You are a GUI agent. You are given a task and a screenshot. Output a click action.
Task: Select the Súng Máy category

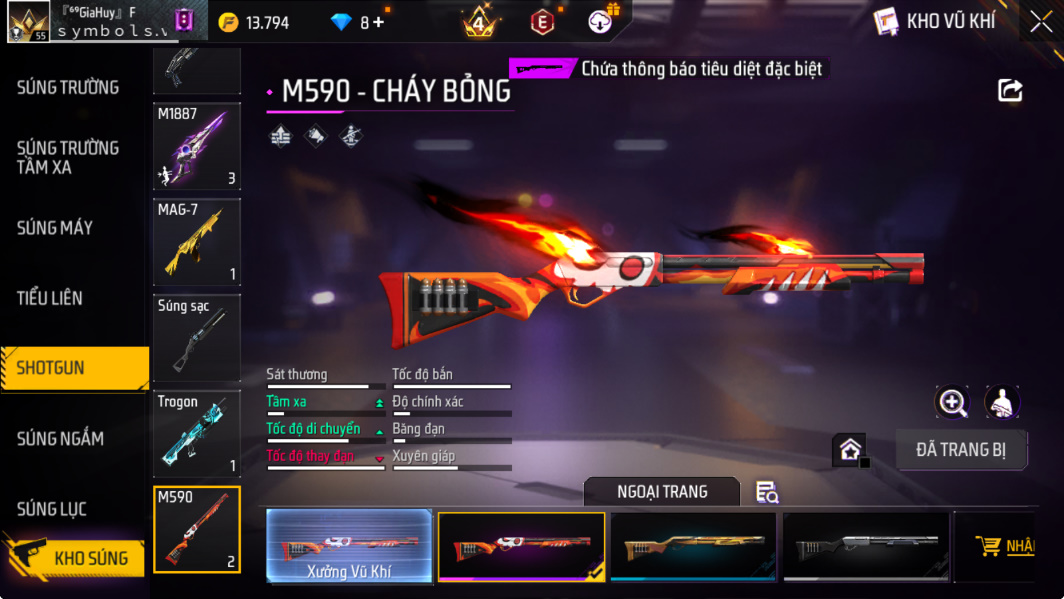(x=55, y=228)
